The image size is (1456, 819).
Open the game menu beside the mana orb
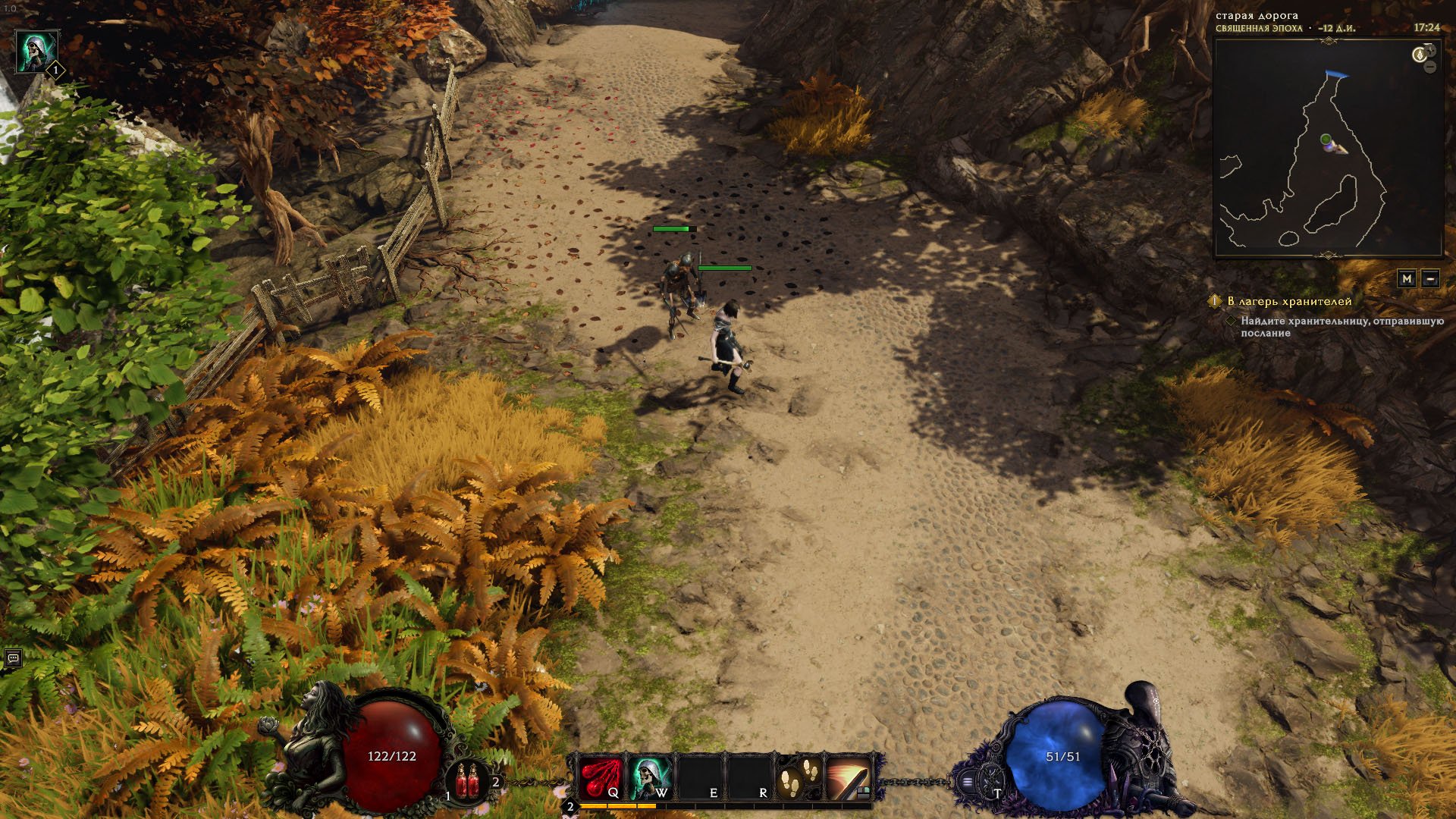click(x=968, y=781)
